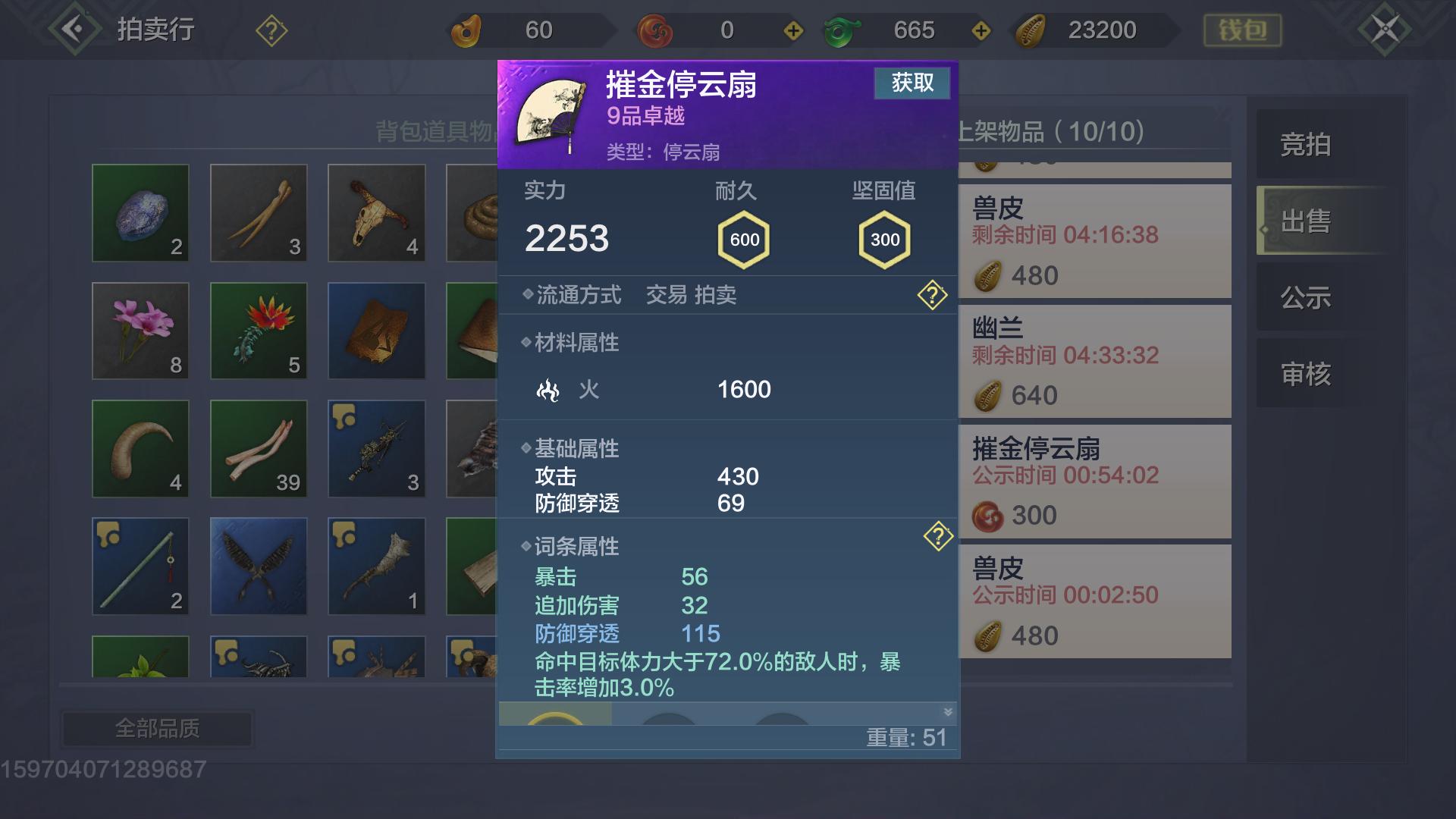
Task: Click the question mark icon beside 流通方式
Action: (x=934, y=295)
